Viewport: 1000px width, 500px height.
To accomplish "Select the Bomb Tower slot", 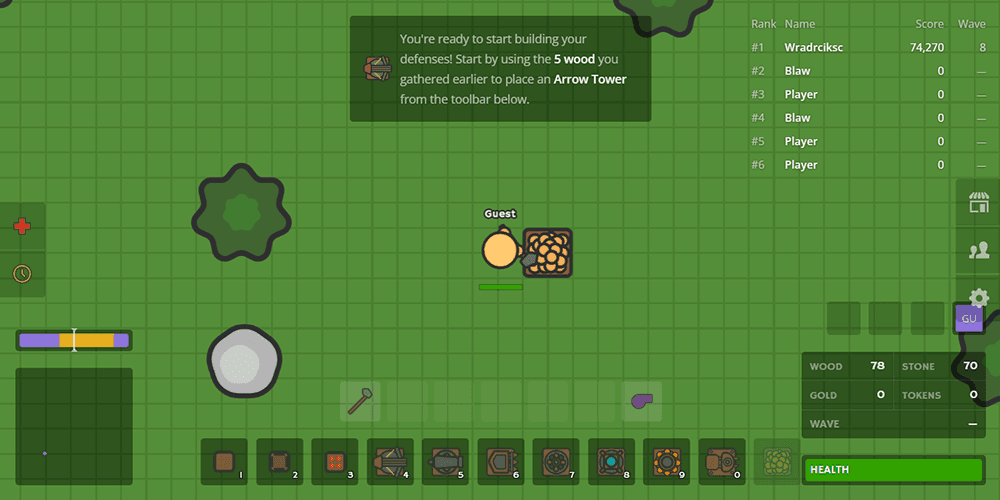I will (x=556, y=461).
